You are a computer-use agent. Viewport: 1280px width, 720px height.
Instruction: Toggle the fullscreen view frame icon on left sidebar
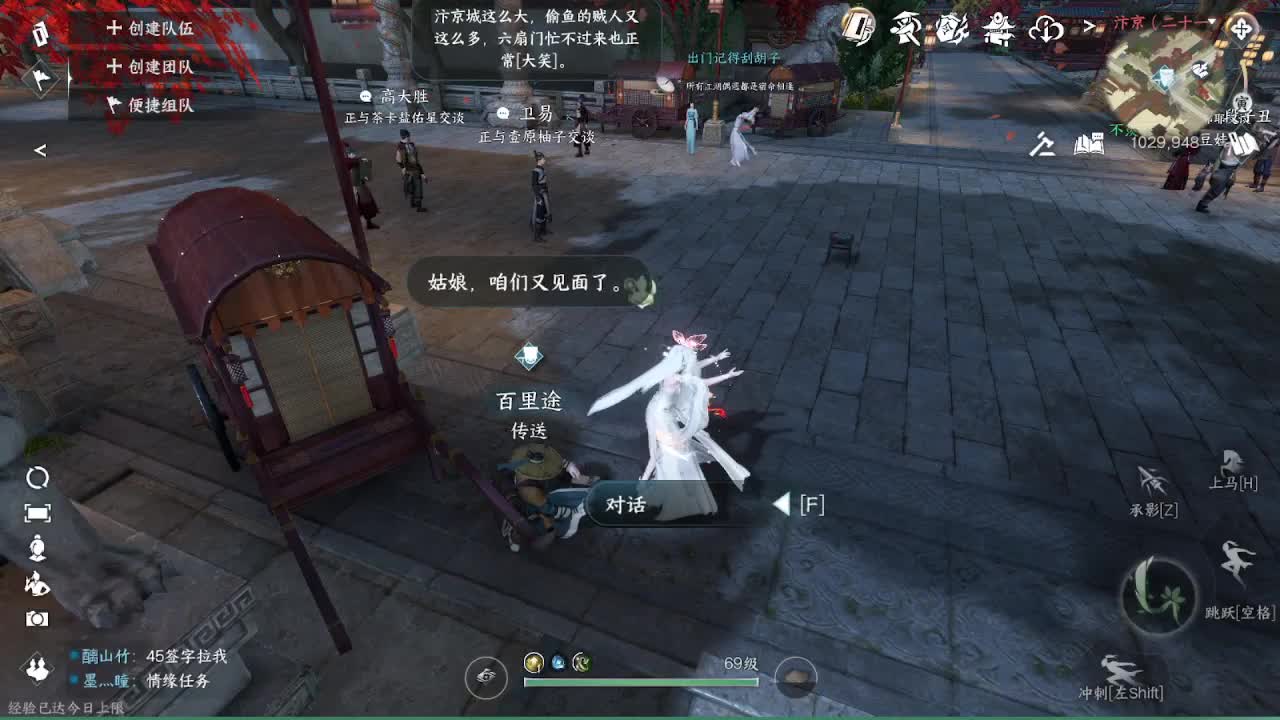click(38, 511)
